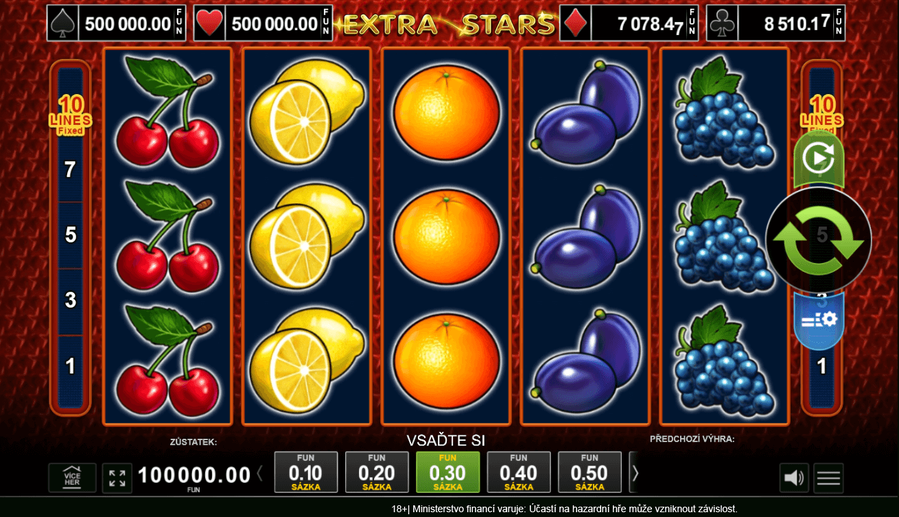Toggle the sound speaker icon

pos(793,478)
